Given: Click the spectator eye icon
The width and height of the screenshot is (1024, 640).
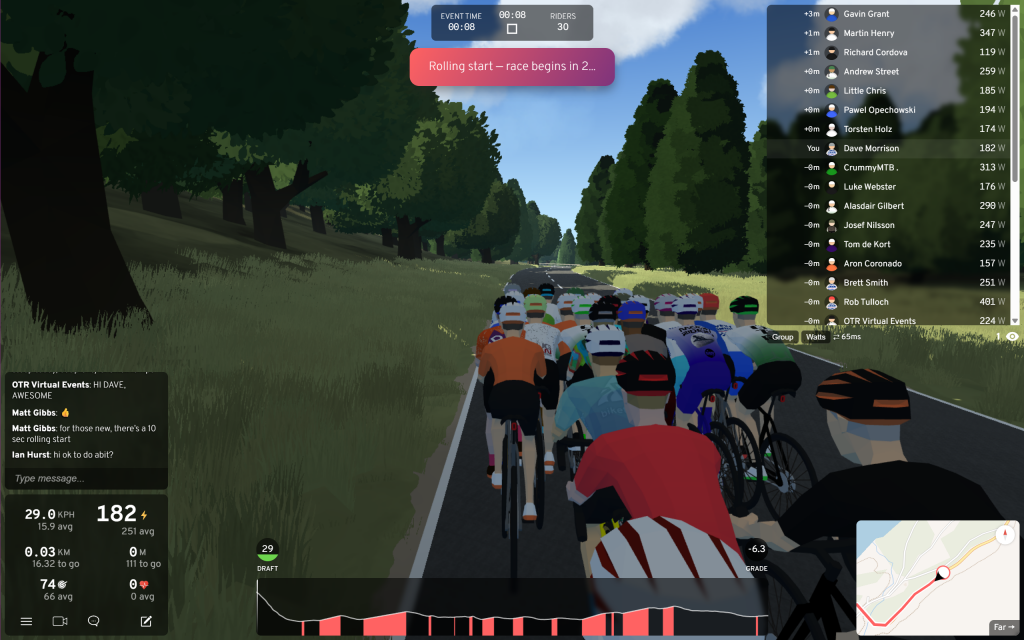Looking at the screenshot, I should coord(1012,337).
